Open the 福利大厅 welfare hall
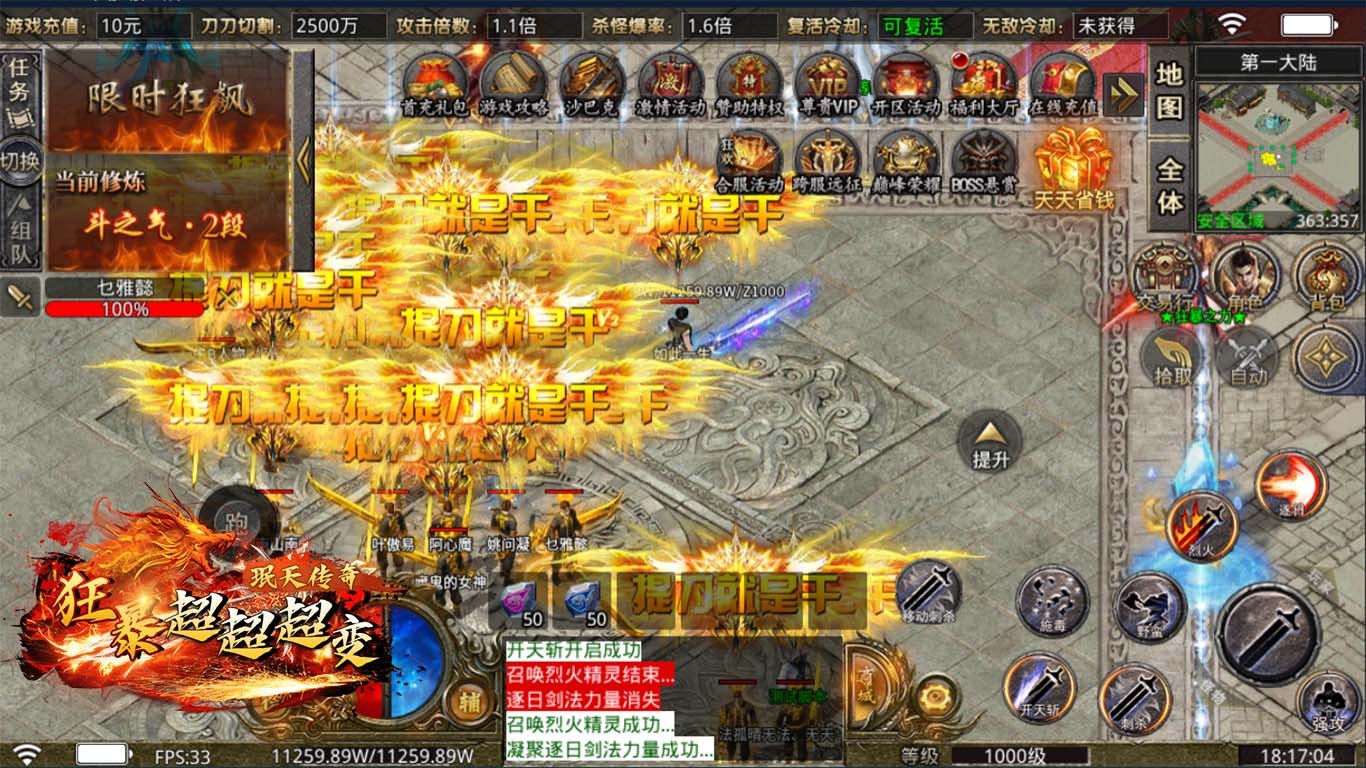This screenshot has height=768, width=1366. point(984,82)
